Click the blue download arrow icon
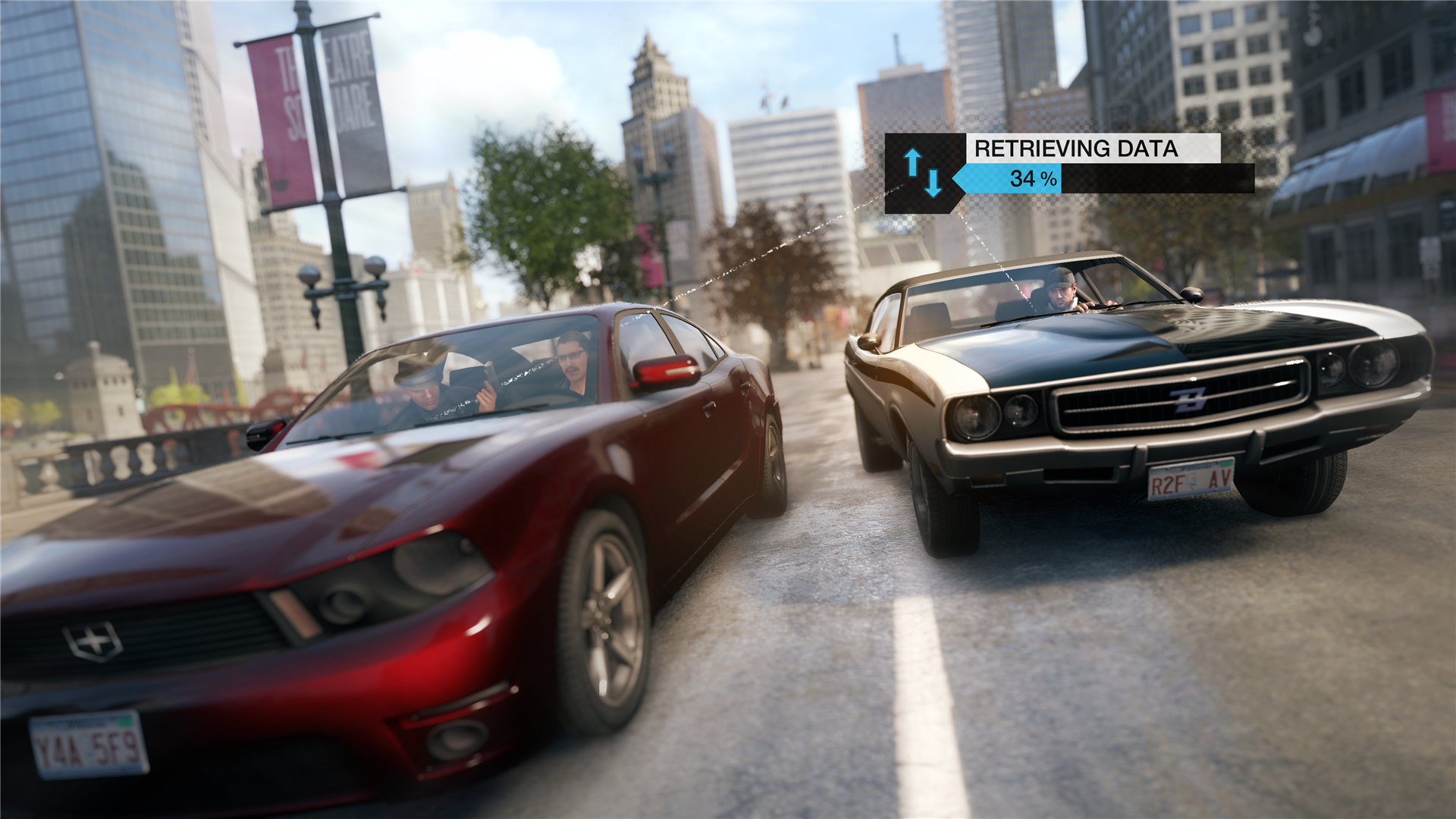 click(934, 182)
